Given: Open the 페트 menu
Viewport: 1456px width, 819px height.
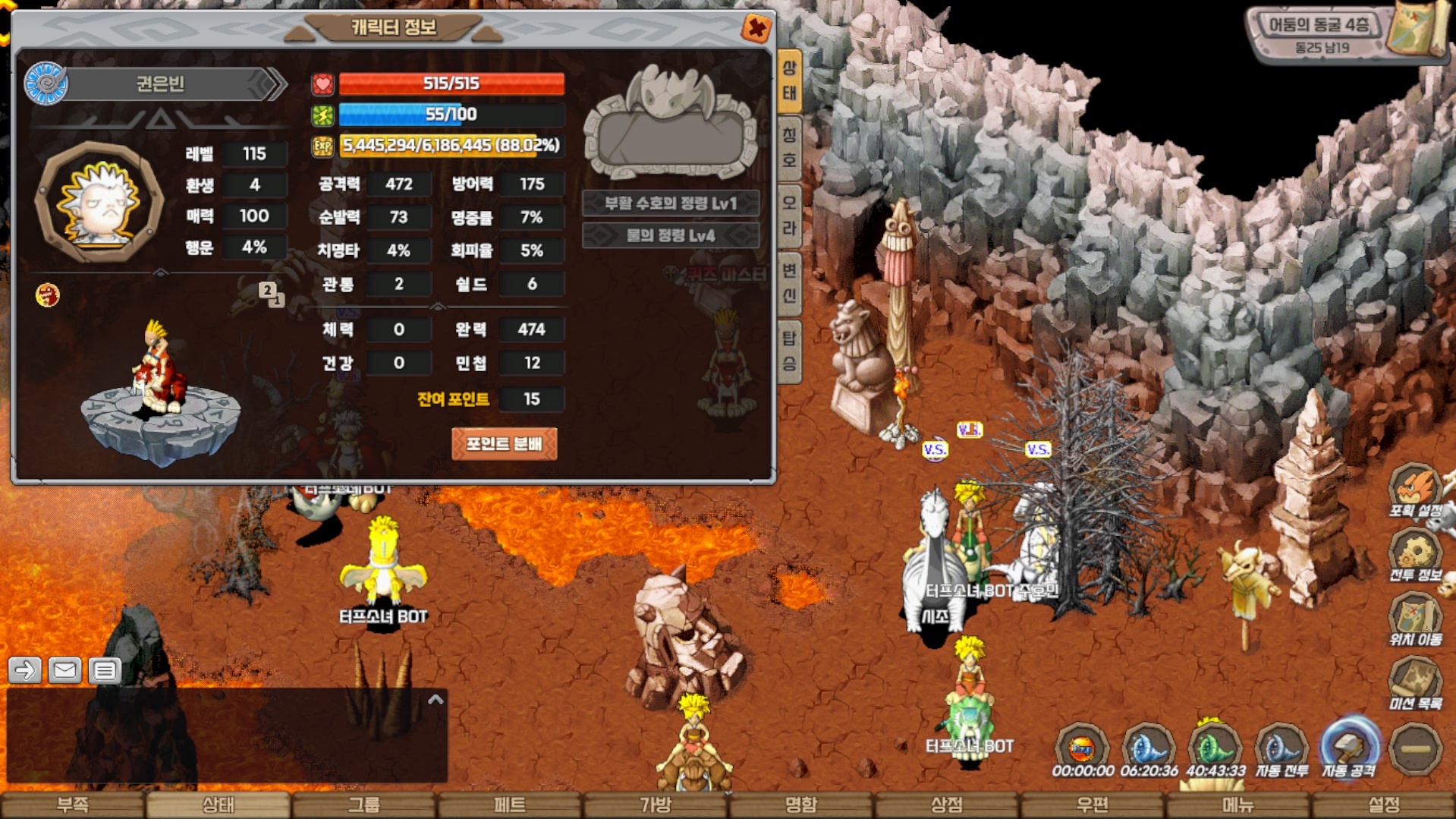Looking at the screenshot, I should click(x=509, y=805).
